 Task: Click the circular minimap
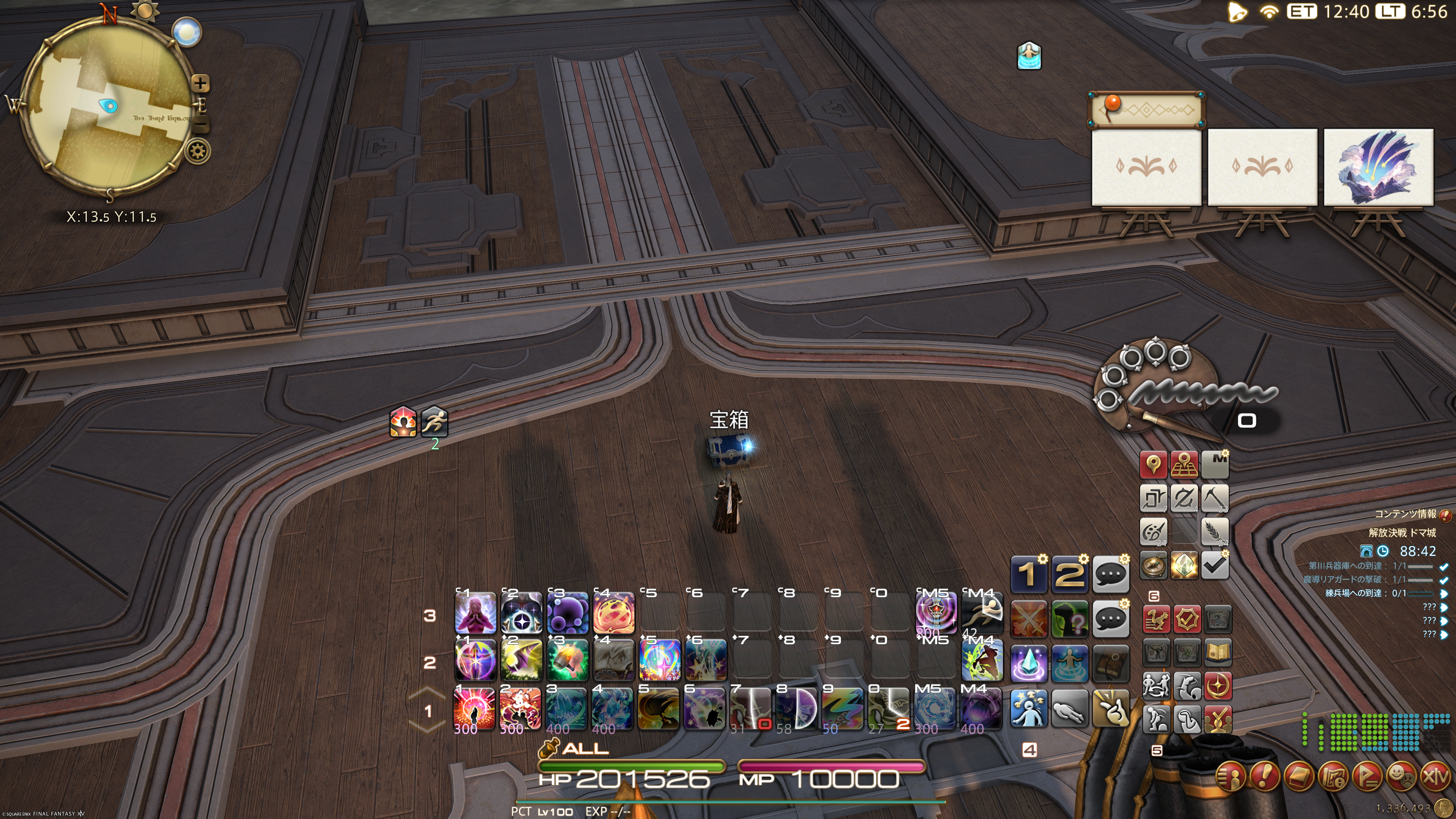point(107,107)
